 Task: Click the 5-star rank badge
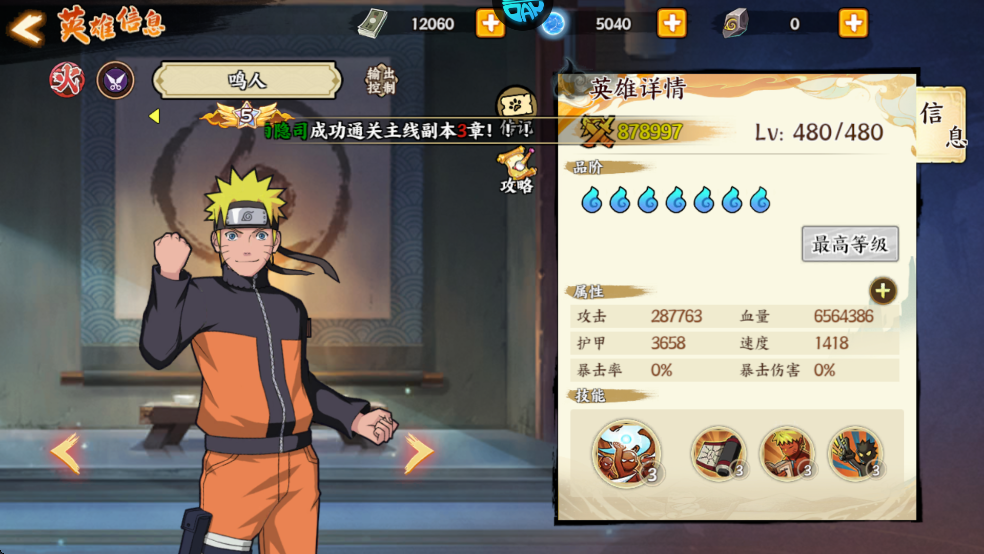tap(246, 117)
